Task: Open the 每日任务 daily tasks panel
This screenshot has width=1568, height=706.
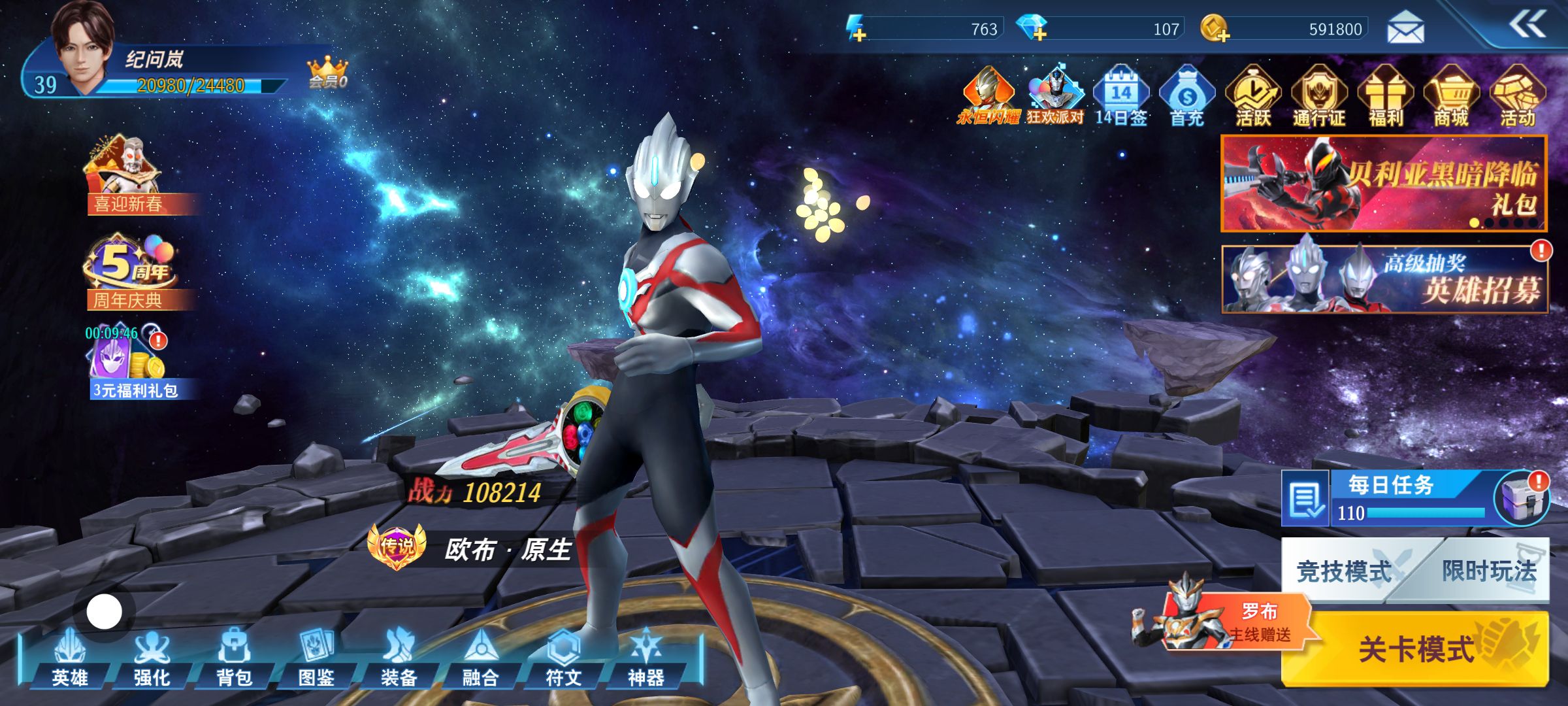Action: [1392, 497]
